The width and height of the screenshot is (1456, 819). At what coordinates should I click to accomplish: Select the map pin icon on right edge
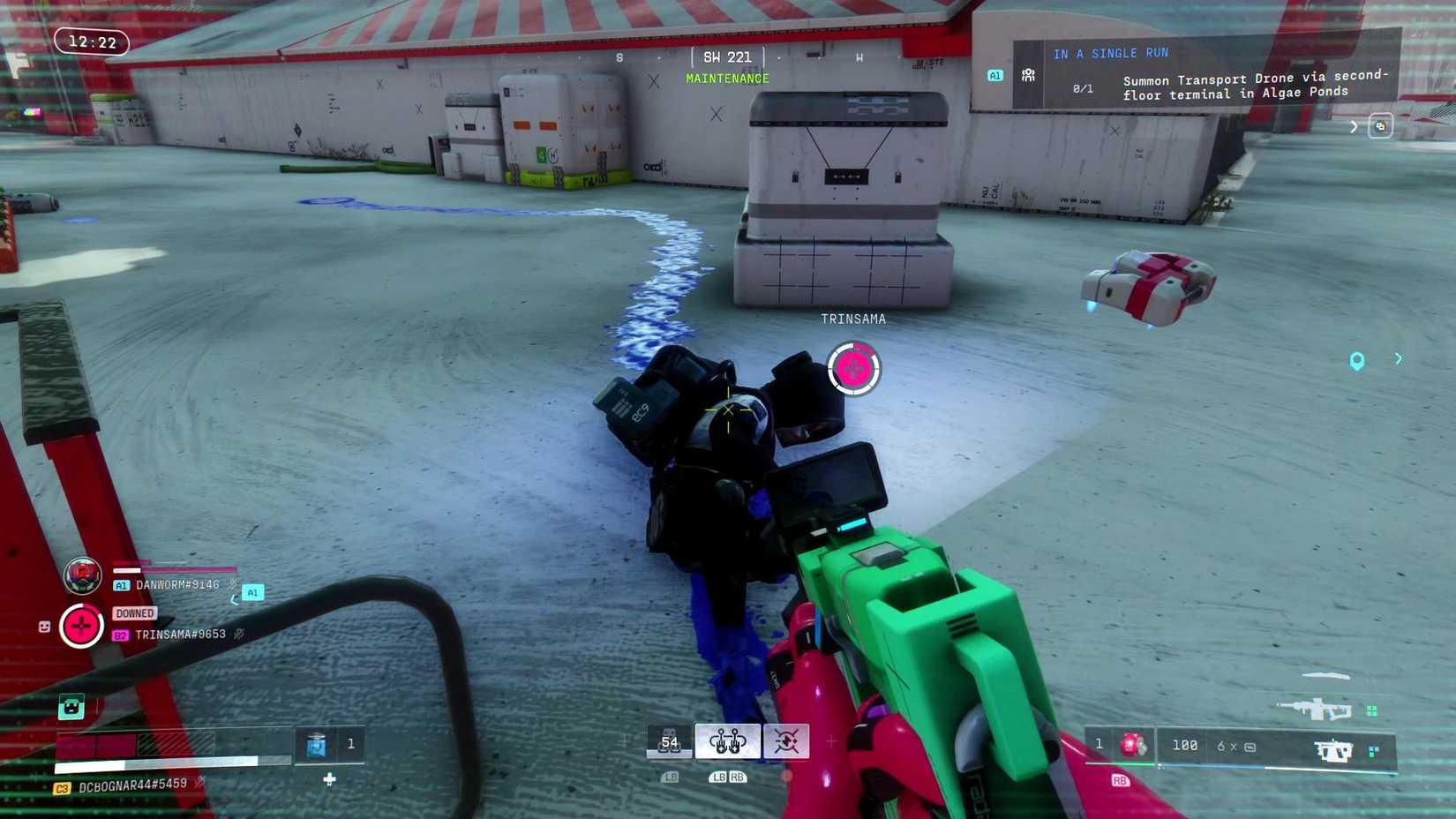[1357, 360]
